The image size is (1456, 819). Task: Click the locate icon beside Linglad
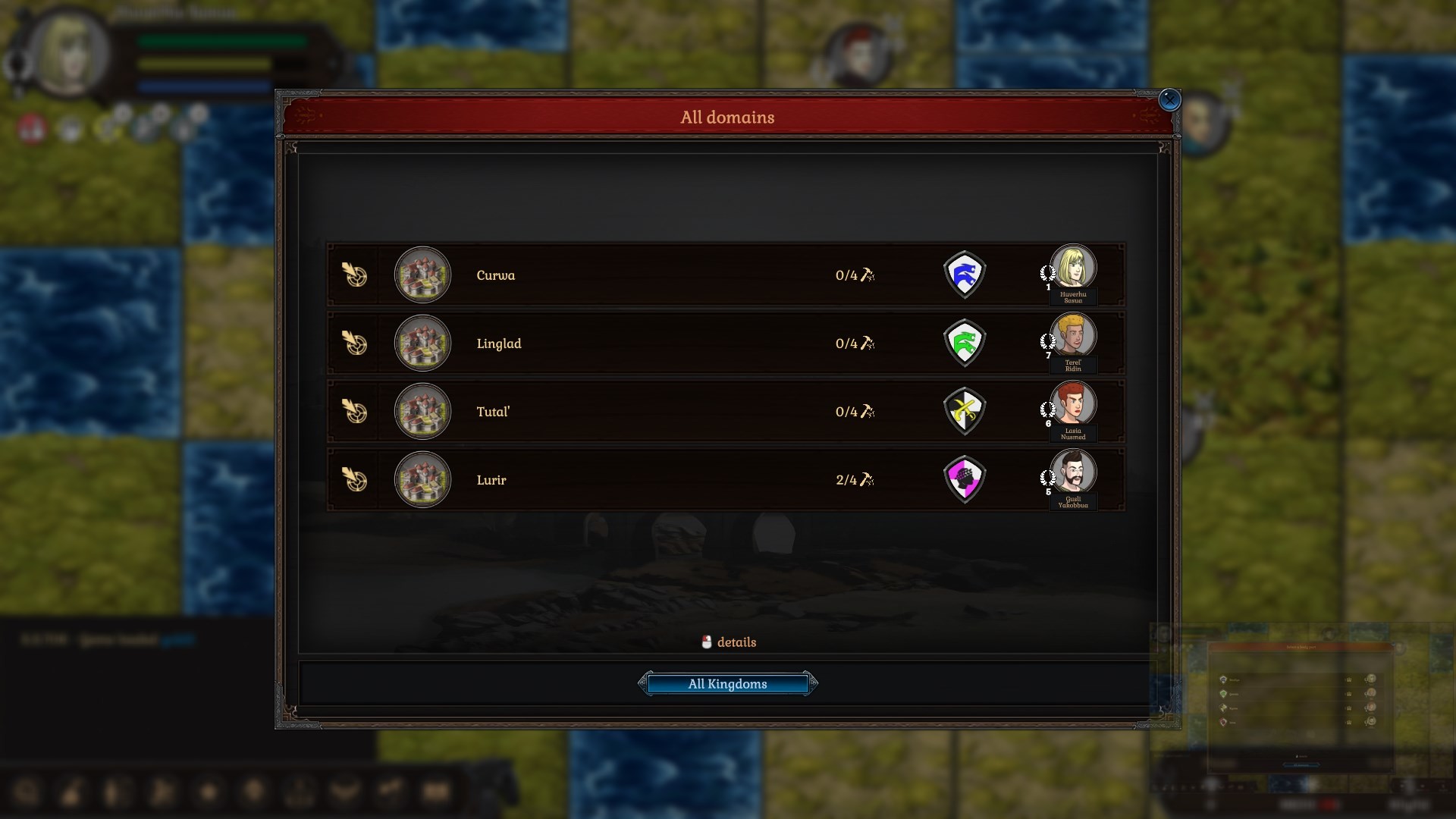pos(355,344)
